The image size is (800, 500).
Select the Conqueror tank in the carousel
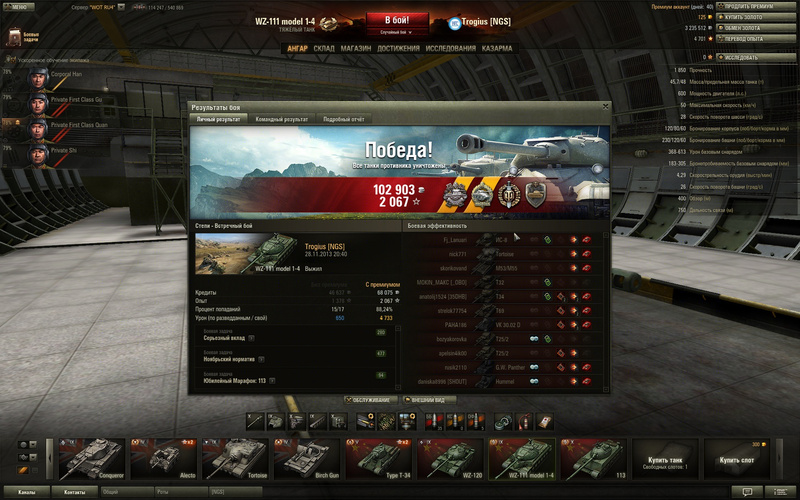(x=90, y=459)
